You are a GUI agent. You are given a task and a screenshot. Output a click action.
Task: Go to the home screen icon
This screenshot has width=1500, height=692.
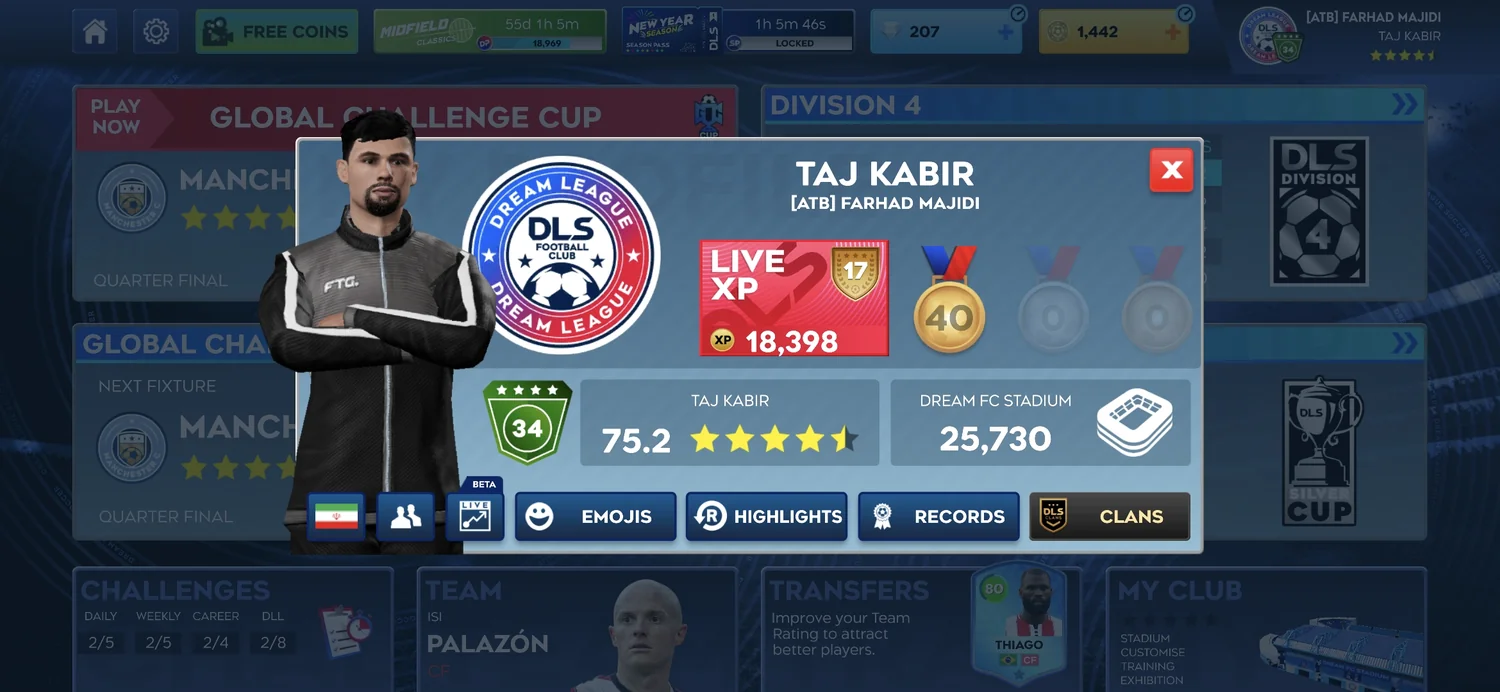tap(95, 32)
